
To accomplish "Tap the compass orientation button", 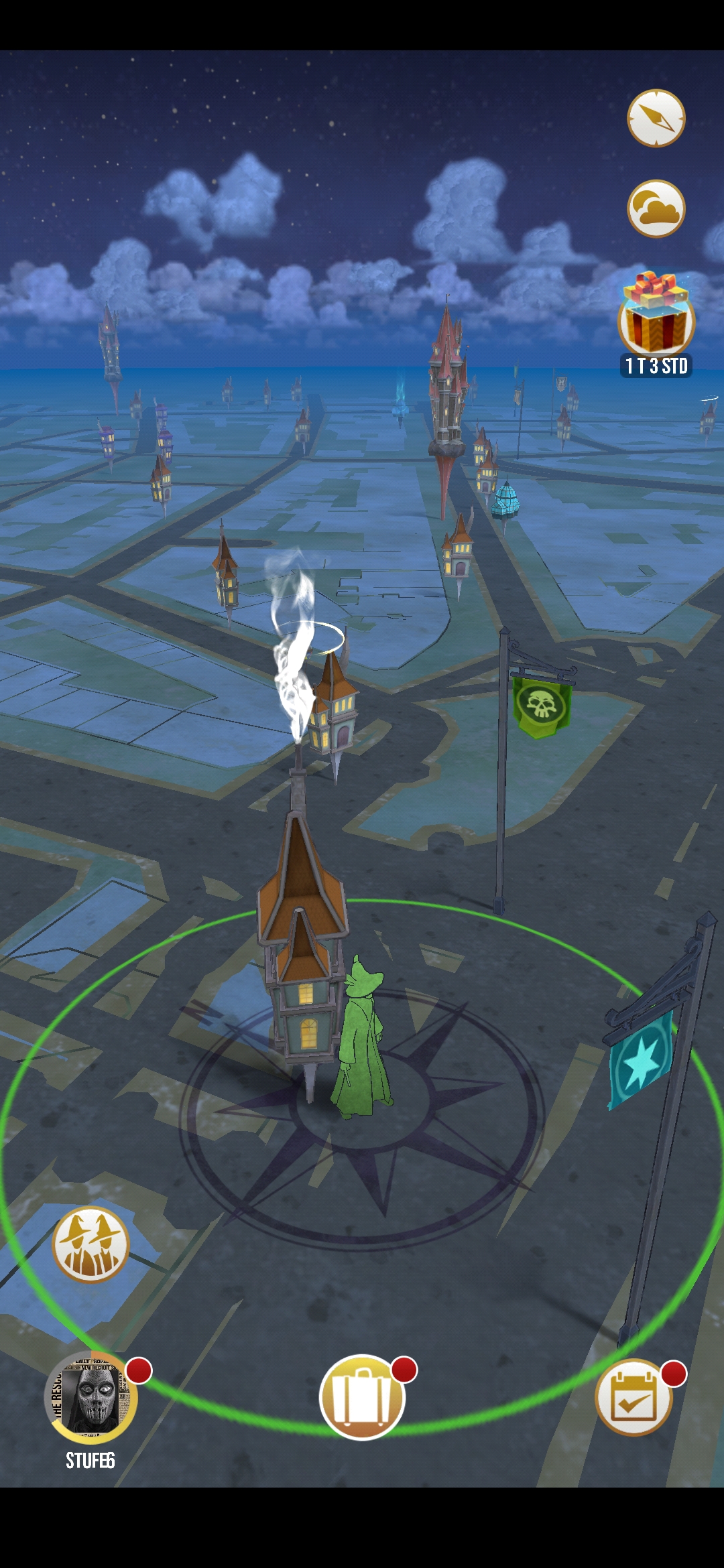I will click(x=656, y=118).
